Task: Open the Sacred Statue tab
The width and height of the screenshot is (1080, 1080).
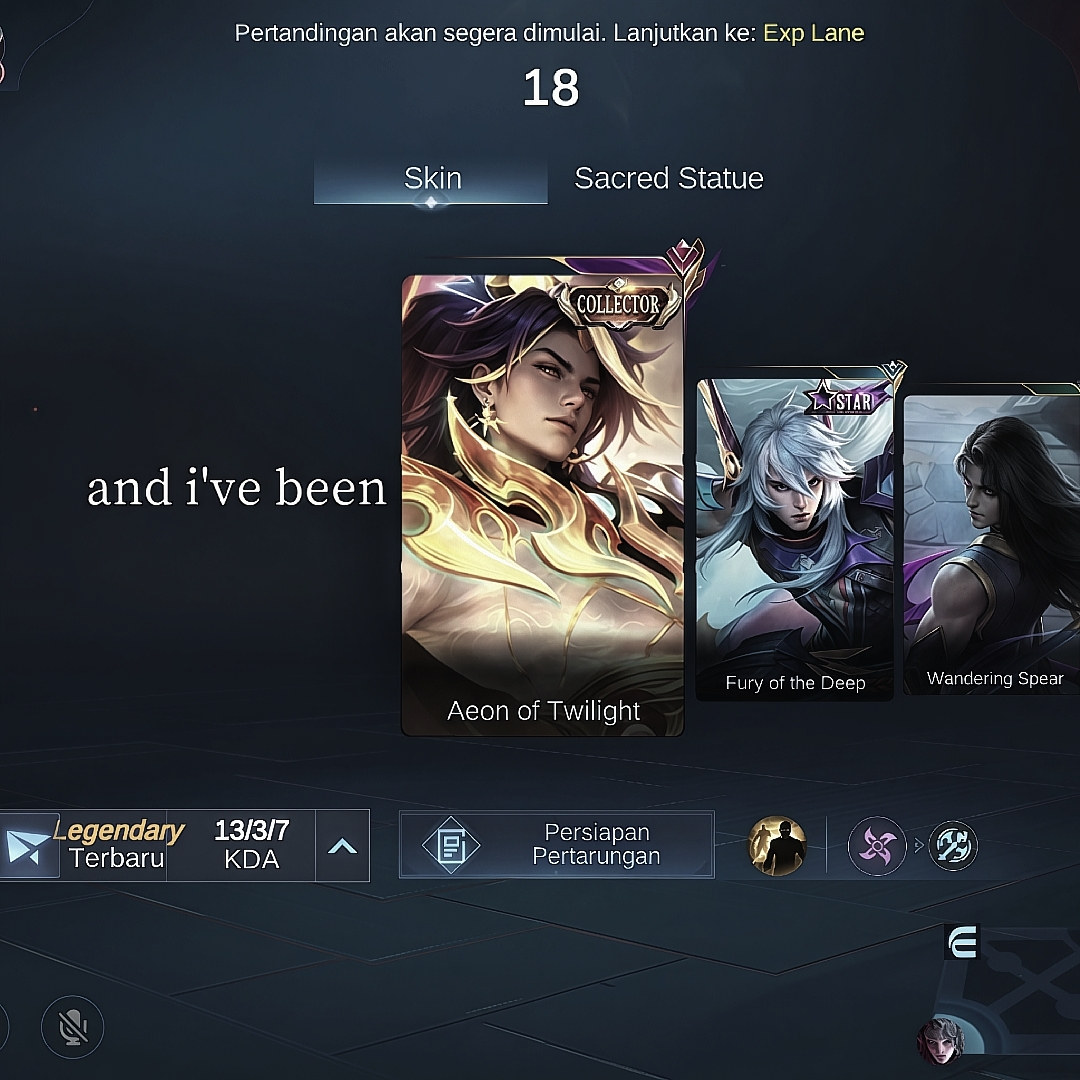Action: (668, 179)
